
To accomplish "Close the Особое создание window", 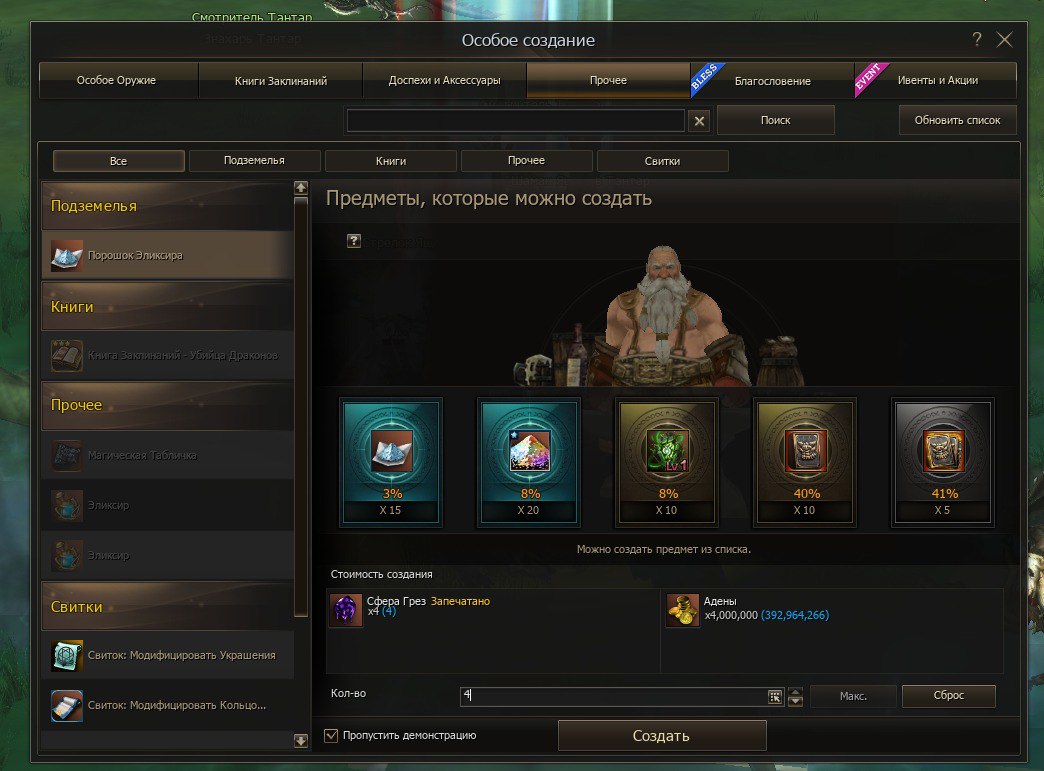I will [x=1005, y=40].
